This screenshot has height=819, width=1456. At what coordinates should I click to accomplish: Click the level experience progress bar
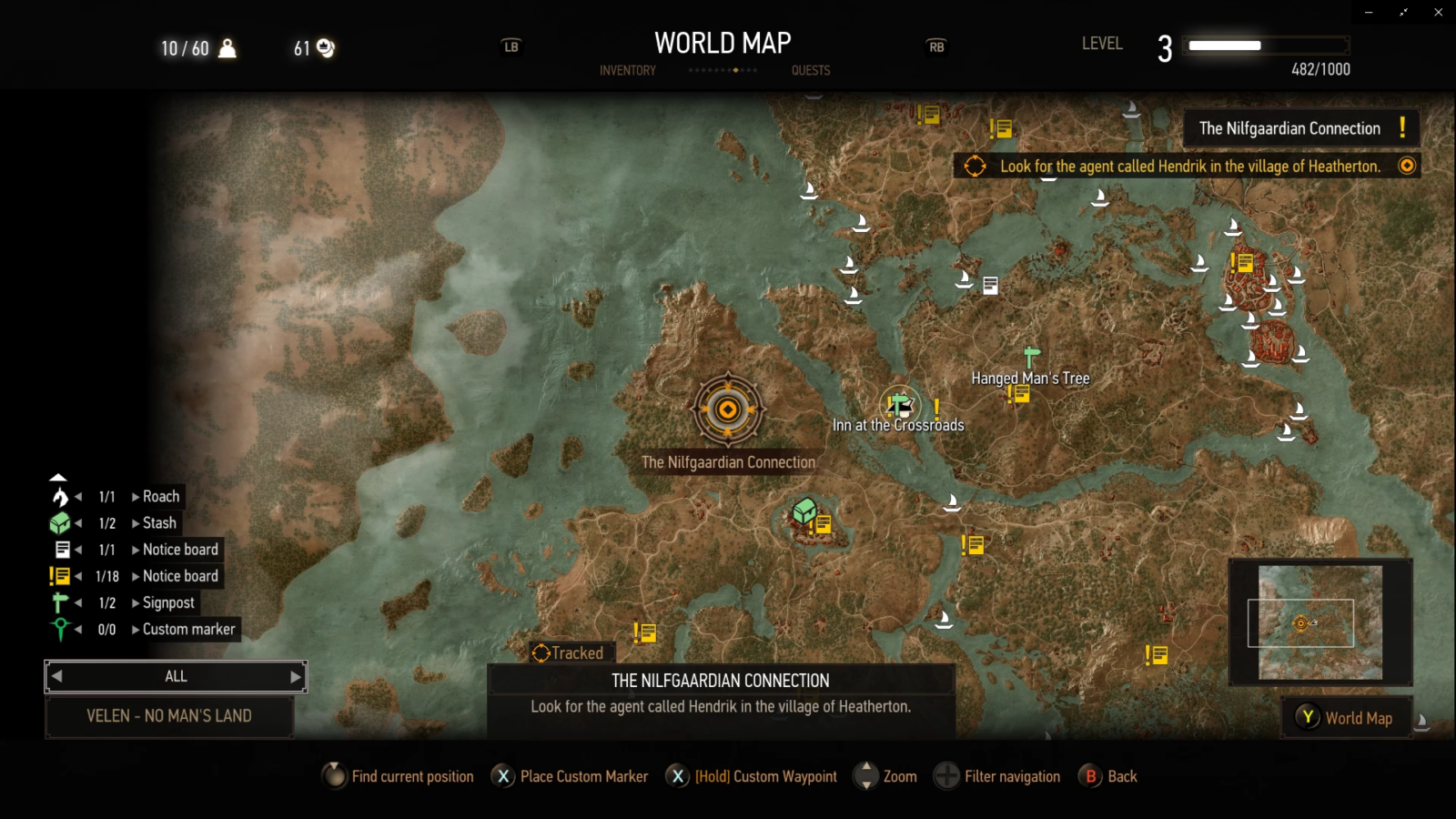1265,43
